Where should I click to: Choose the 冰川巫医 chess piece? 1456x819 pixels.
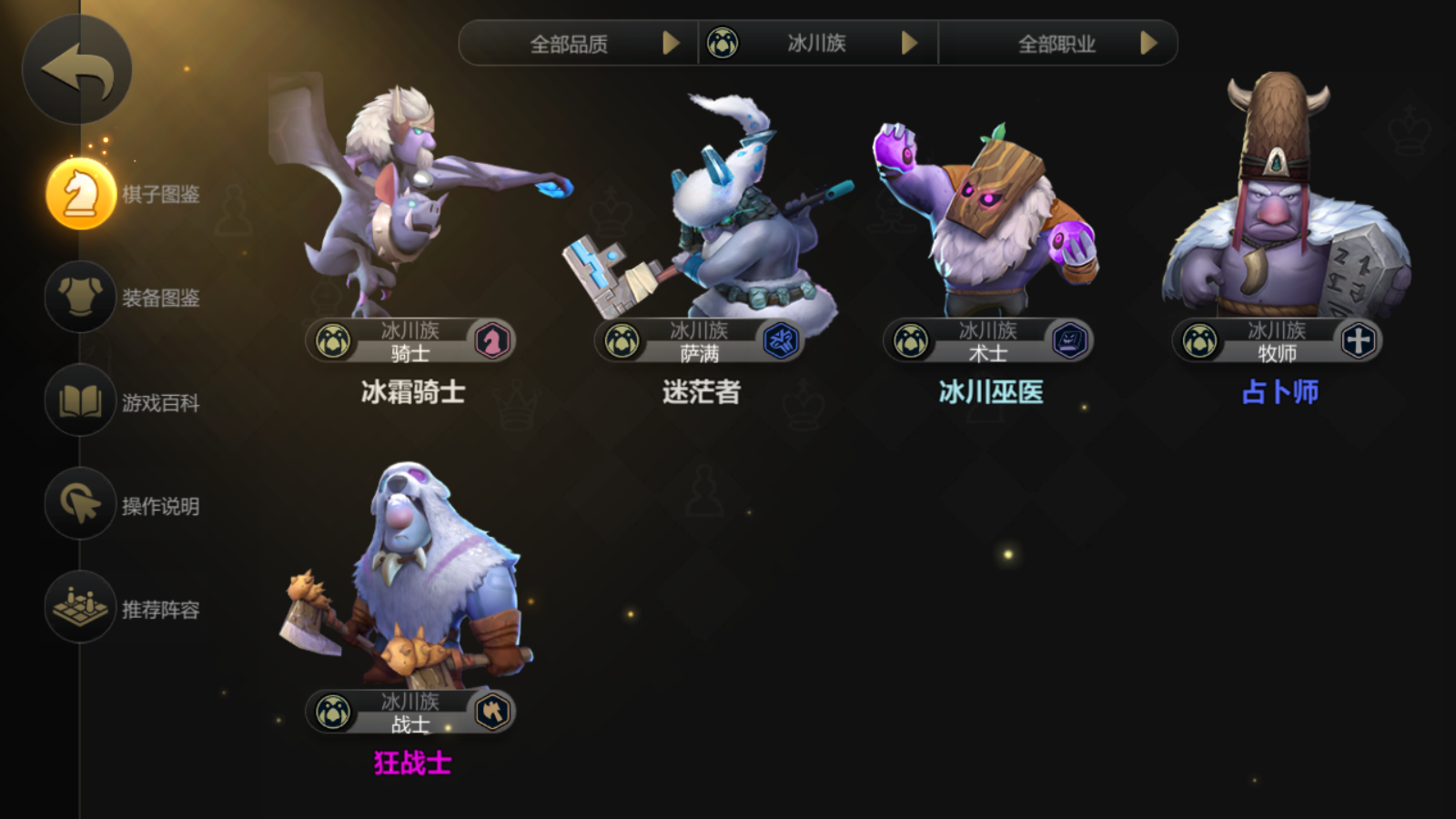click(x=989, y=218)
